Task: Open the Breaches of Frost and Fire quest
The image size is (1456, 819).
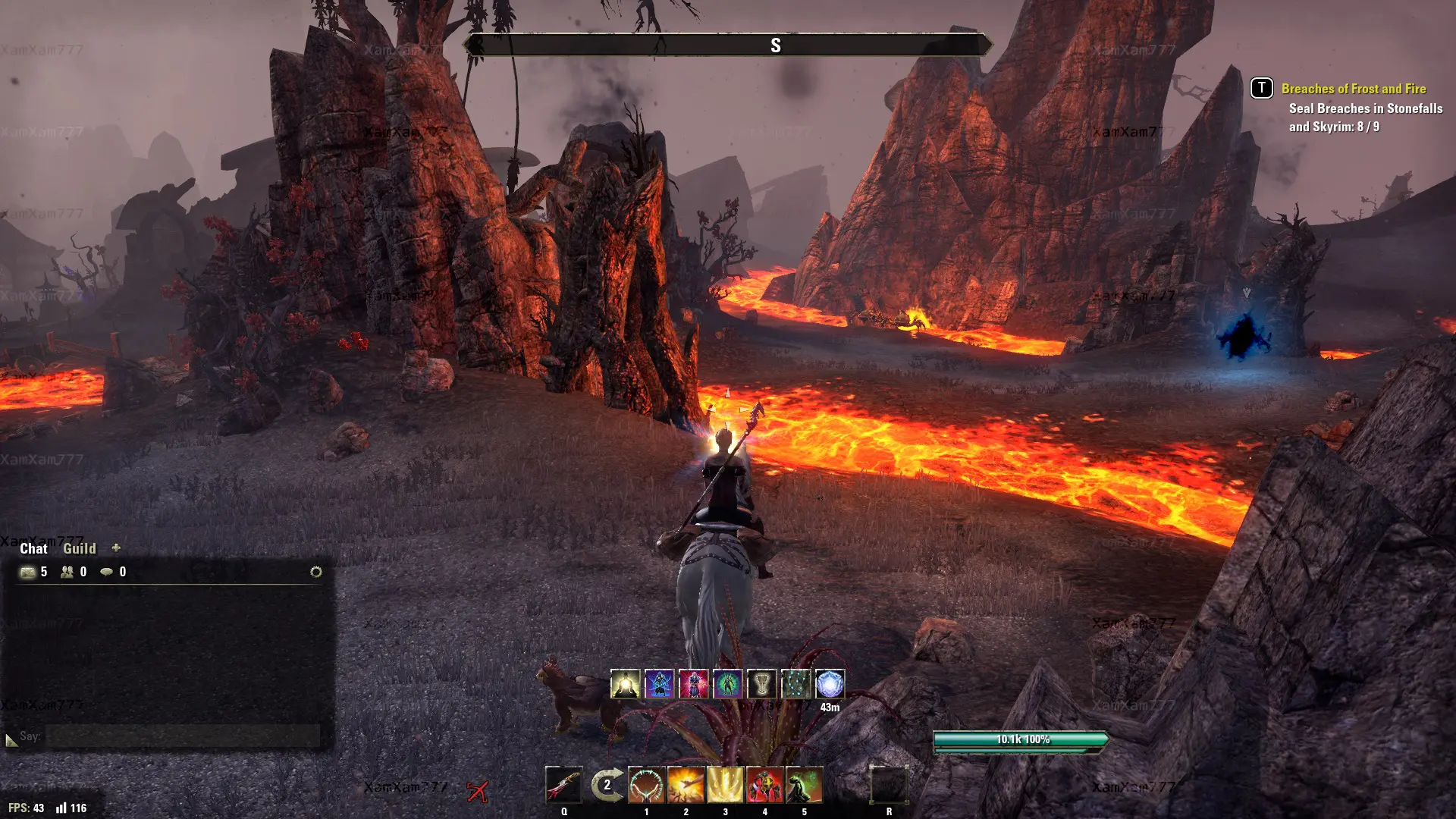Action: pyautogui.click(x=1353, y=89)
